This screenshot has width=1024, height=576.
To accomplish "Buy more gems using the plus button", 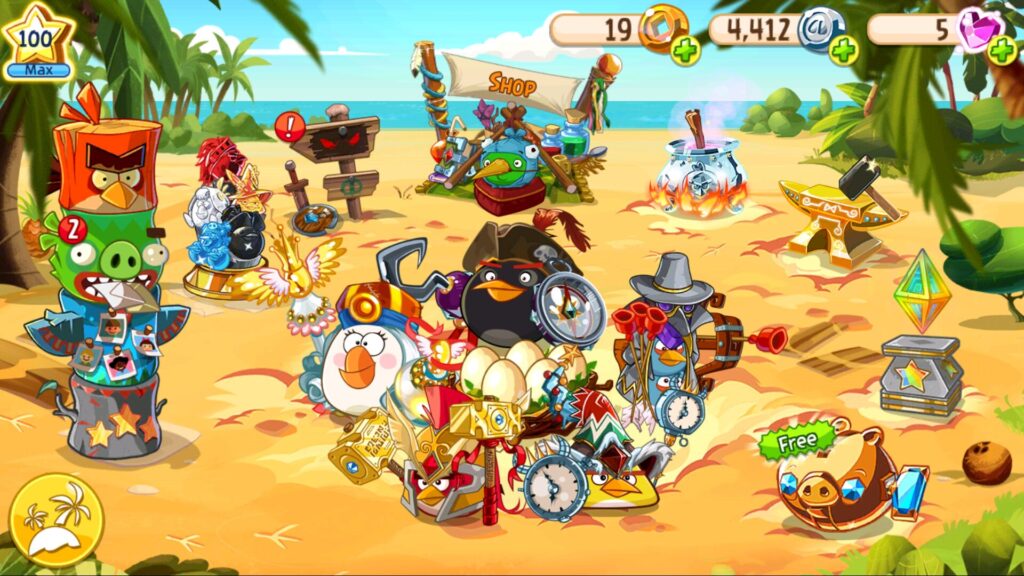I will tap(1001, 49).
